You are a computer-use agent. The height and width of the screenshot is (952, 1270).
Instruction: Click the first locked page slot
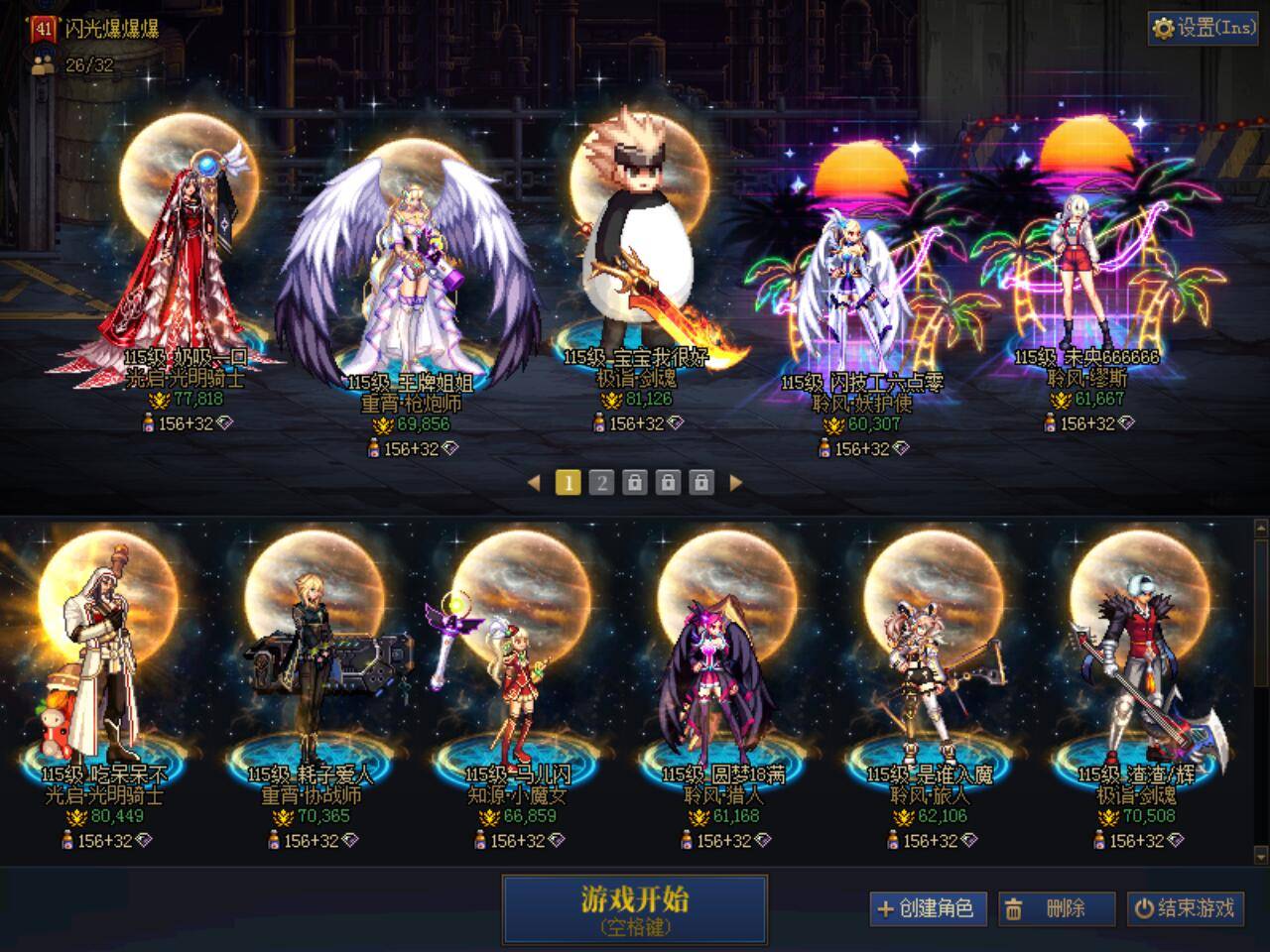tap(636, 483)
